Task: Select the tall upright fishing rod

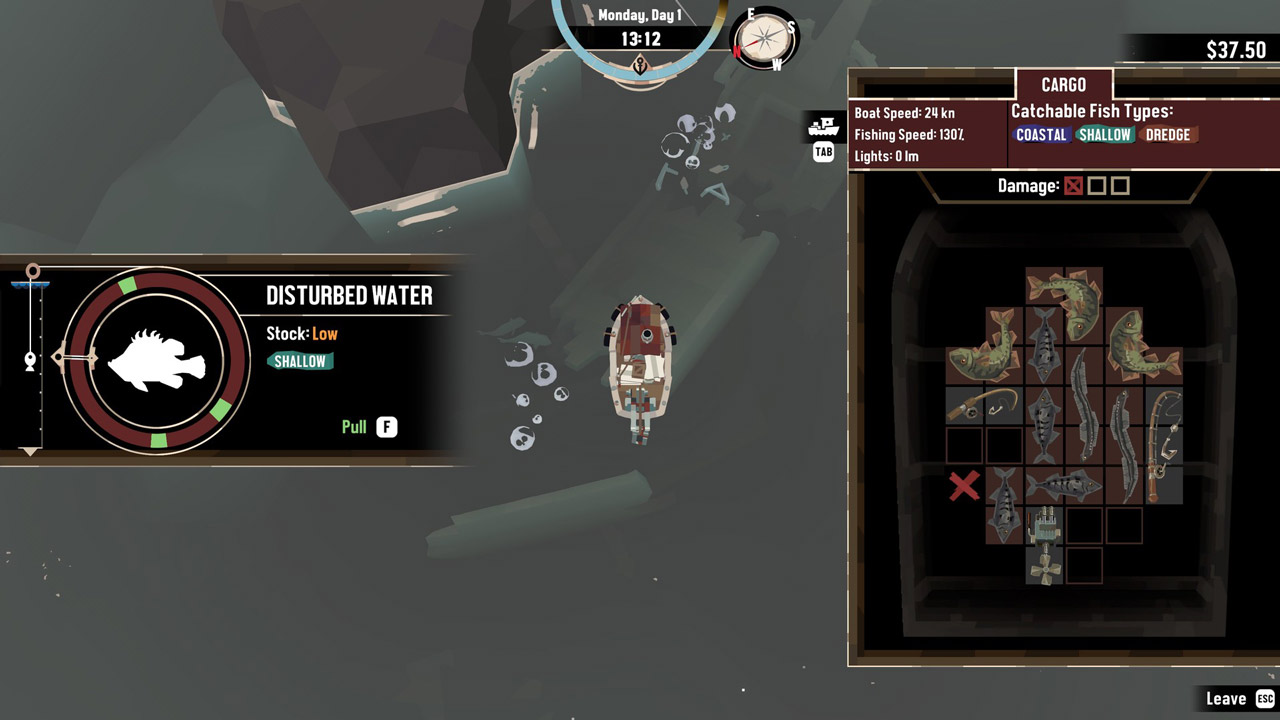Action: pyautogui.click(x=1163, y=445)
